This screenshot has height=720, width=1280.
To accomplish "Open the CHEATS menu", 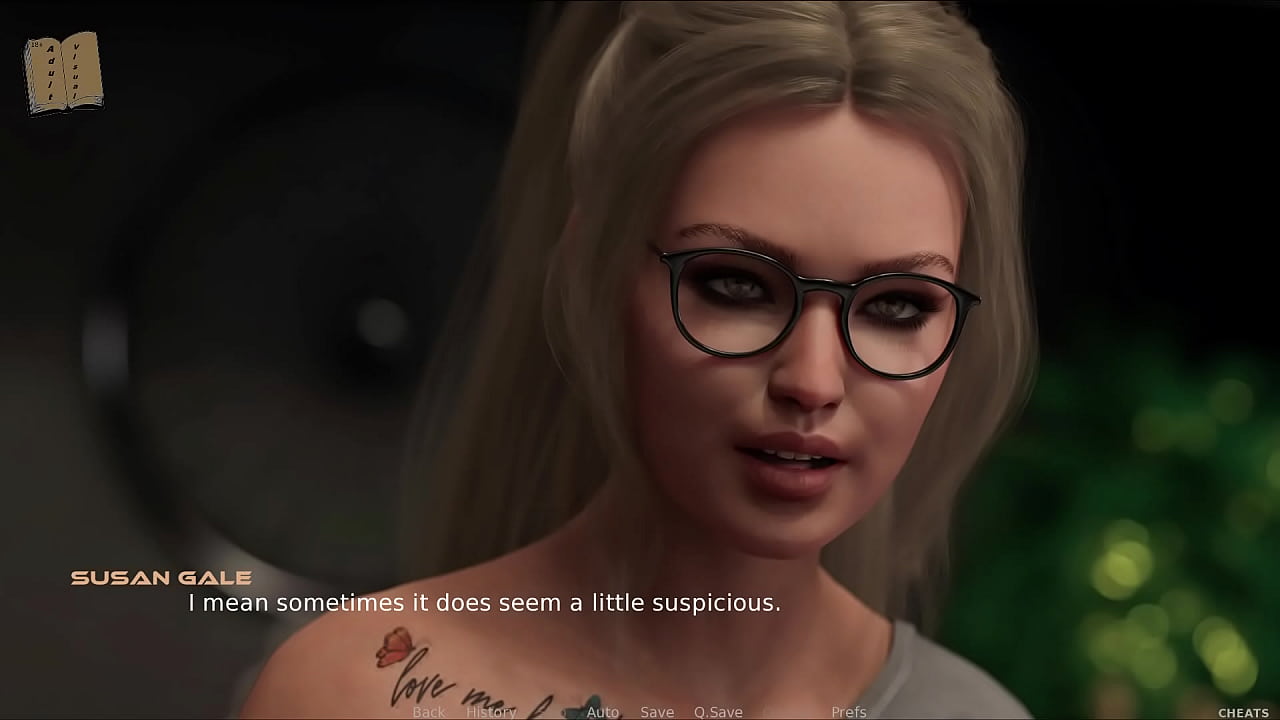I will point(1243,713).
